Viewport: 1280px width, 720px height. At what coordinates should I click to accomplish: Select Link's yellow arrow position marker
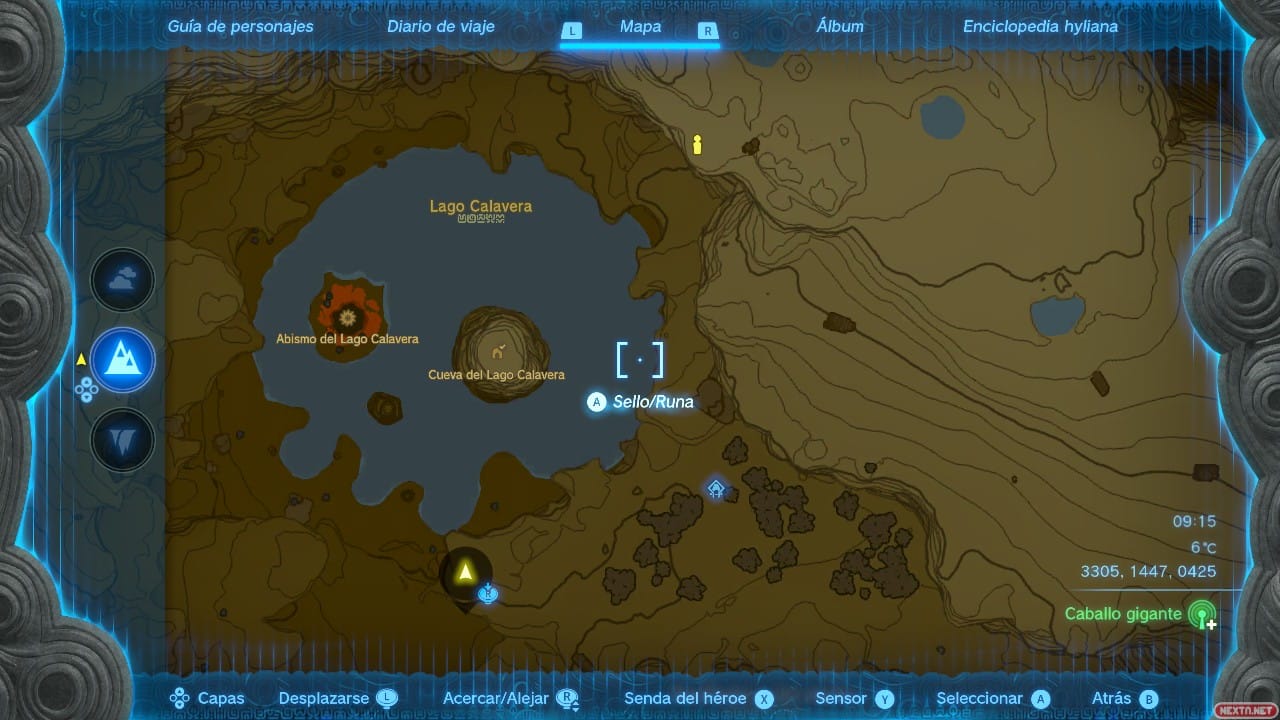coord(464,572)
